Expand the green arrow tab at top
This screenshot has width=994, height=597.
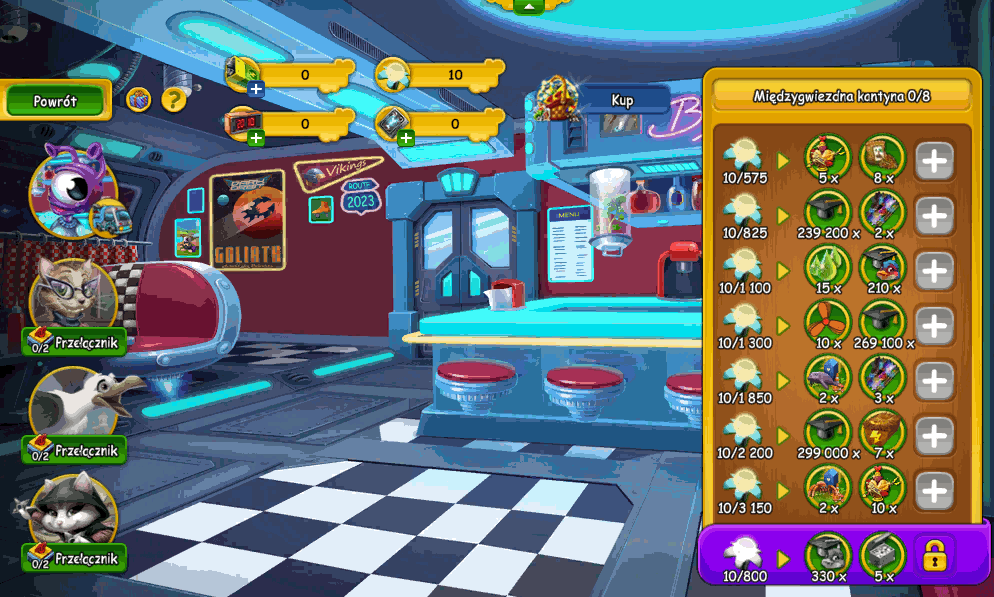point(528,6)
